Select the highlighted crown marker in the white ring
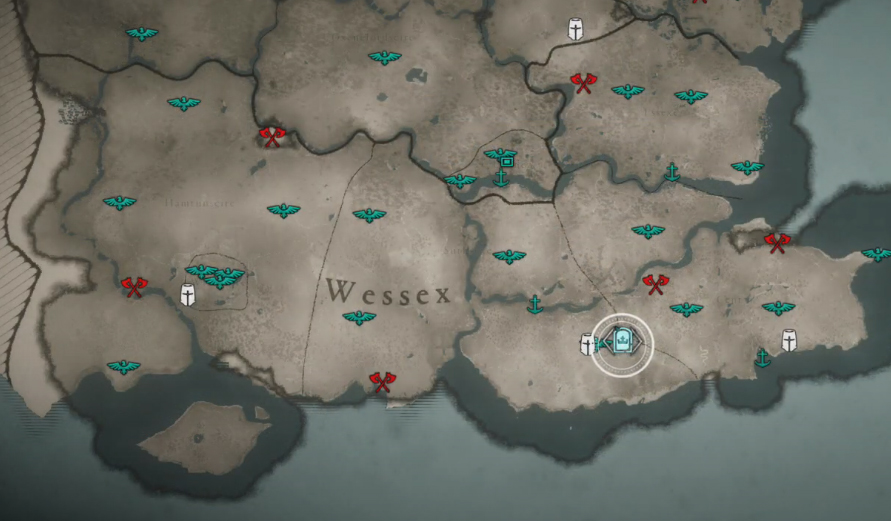This screenshot has width=891, height=521. point(622,344)
